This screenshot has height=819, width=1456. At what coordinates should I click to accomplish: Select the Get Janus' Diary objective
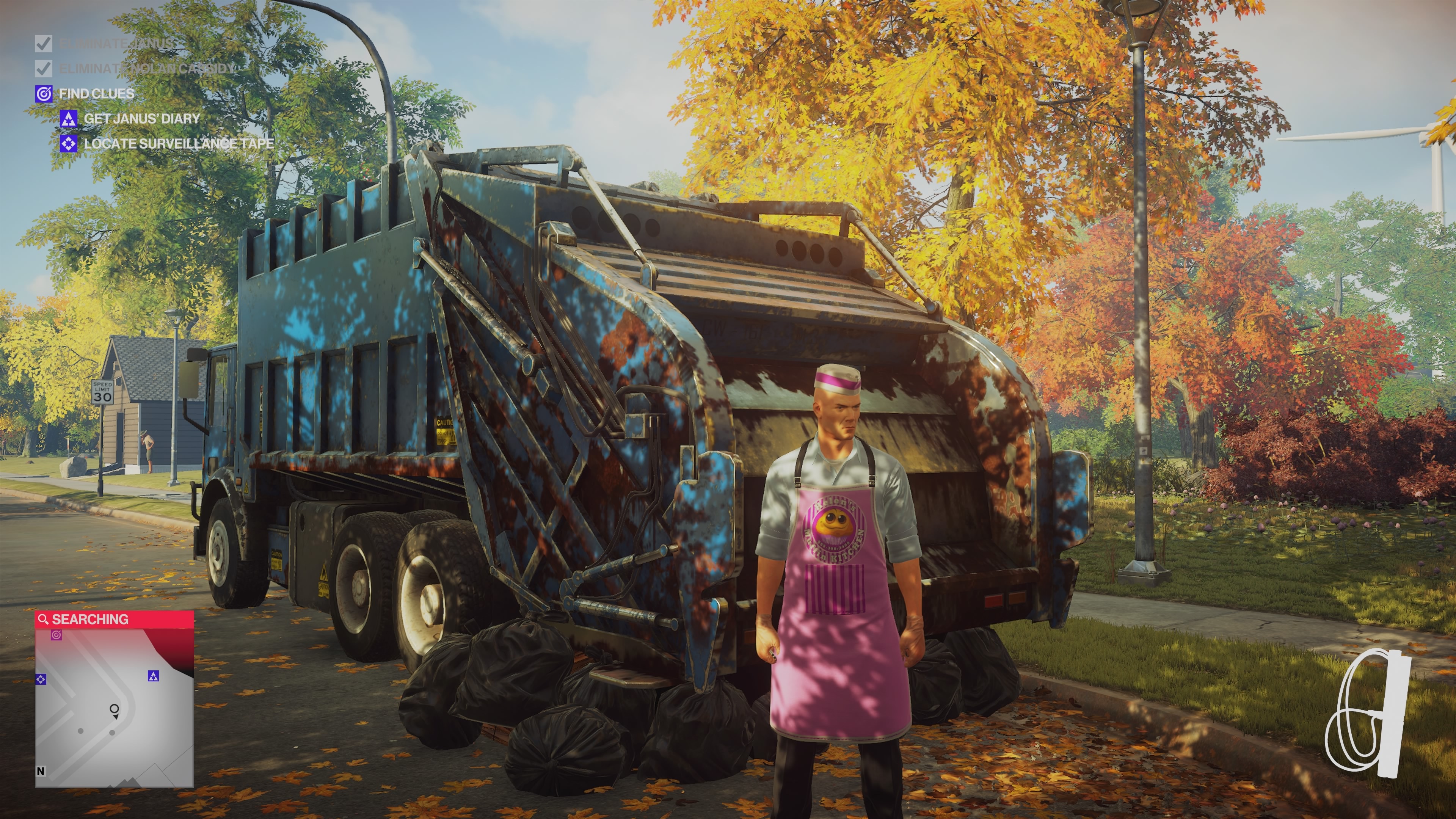click(x=141, y=119)
